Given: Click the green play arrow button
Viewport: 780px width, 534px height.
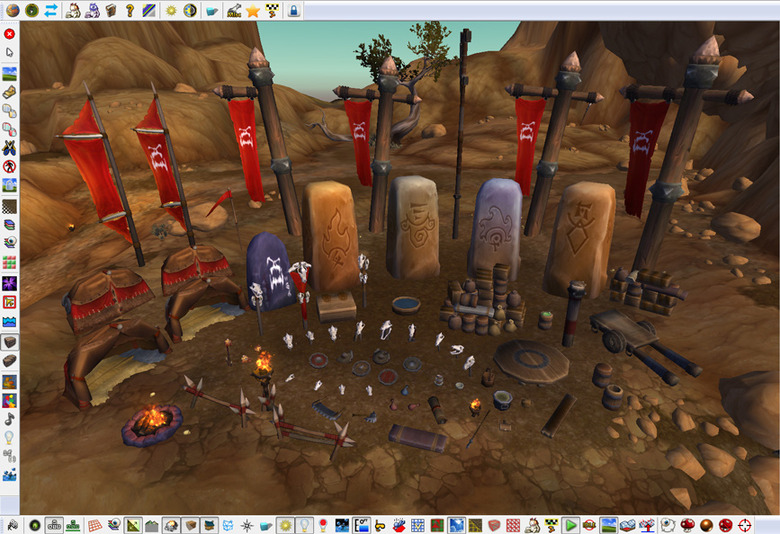Looking at the screenshot, I should (x=570, y=524).
